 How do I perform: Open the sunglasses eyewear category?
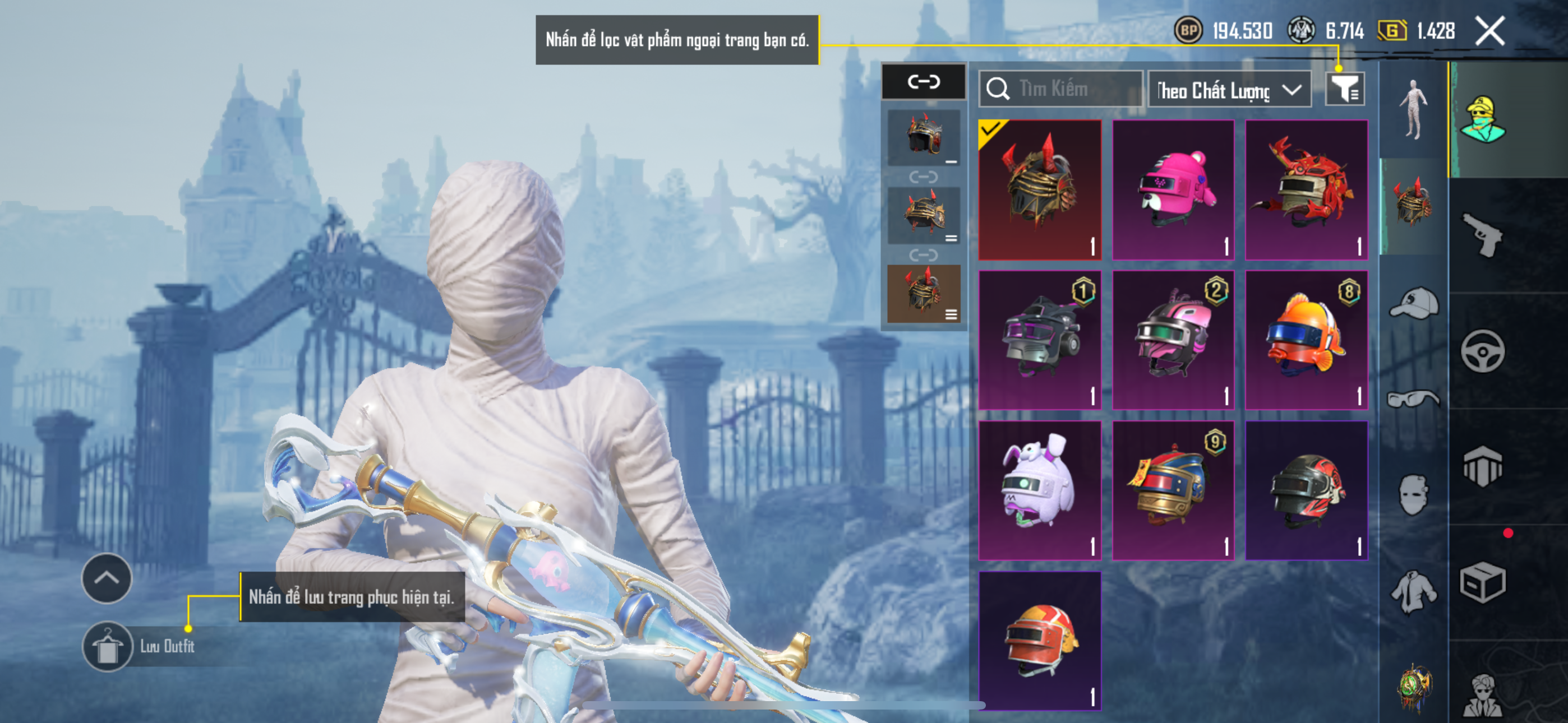[x=1413, y=400]
